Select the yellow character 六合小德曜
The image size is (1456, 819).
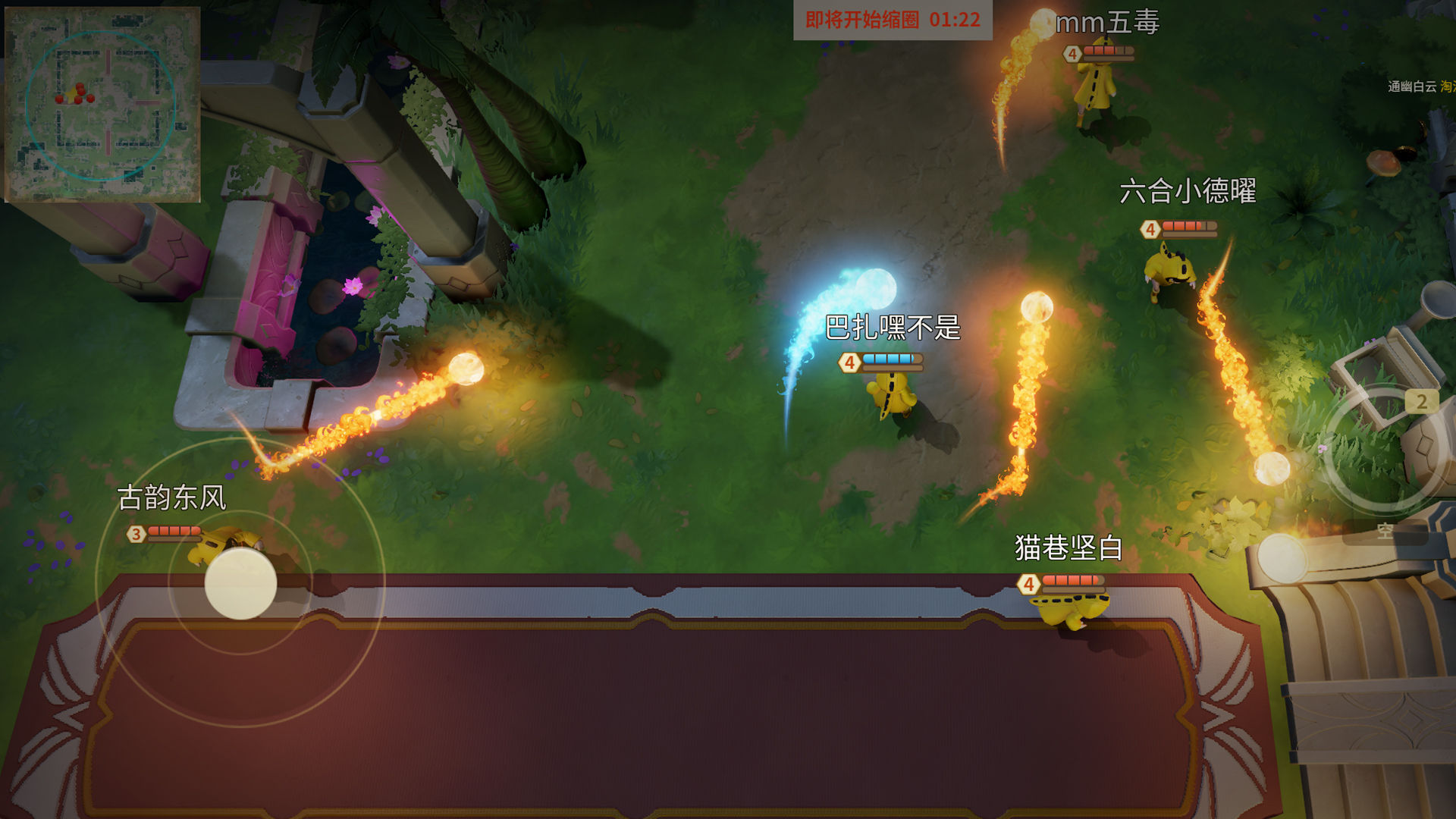click(x=1168, y=268)
